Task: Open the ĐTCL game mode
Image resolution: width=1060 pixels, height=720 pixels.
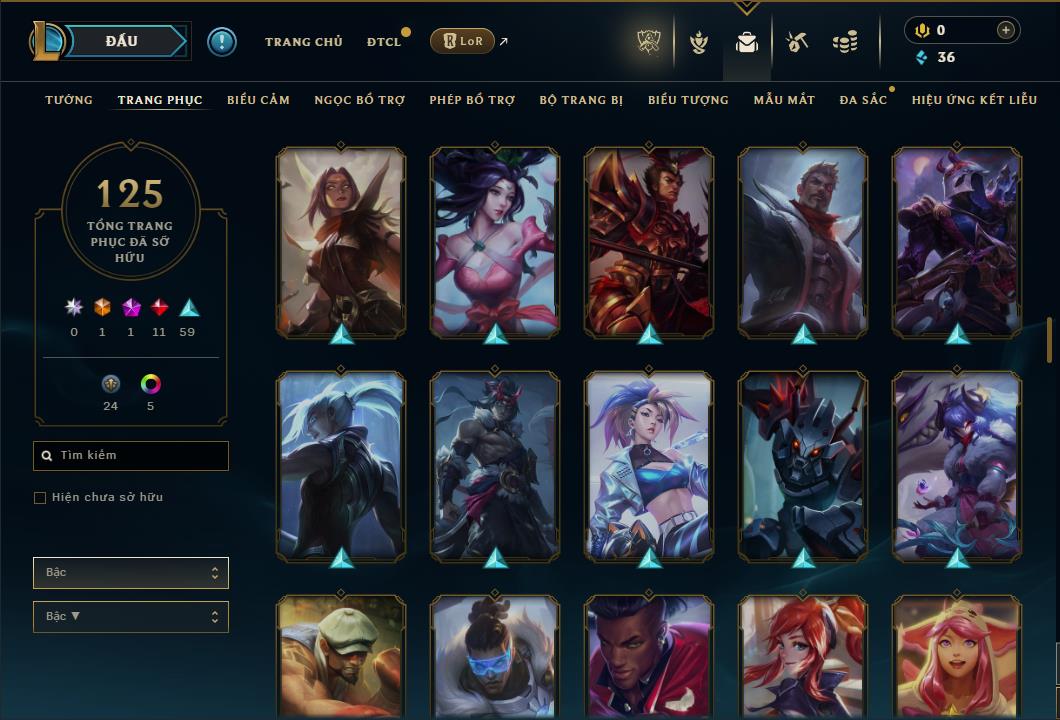Action: [x=383, y=42]
